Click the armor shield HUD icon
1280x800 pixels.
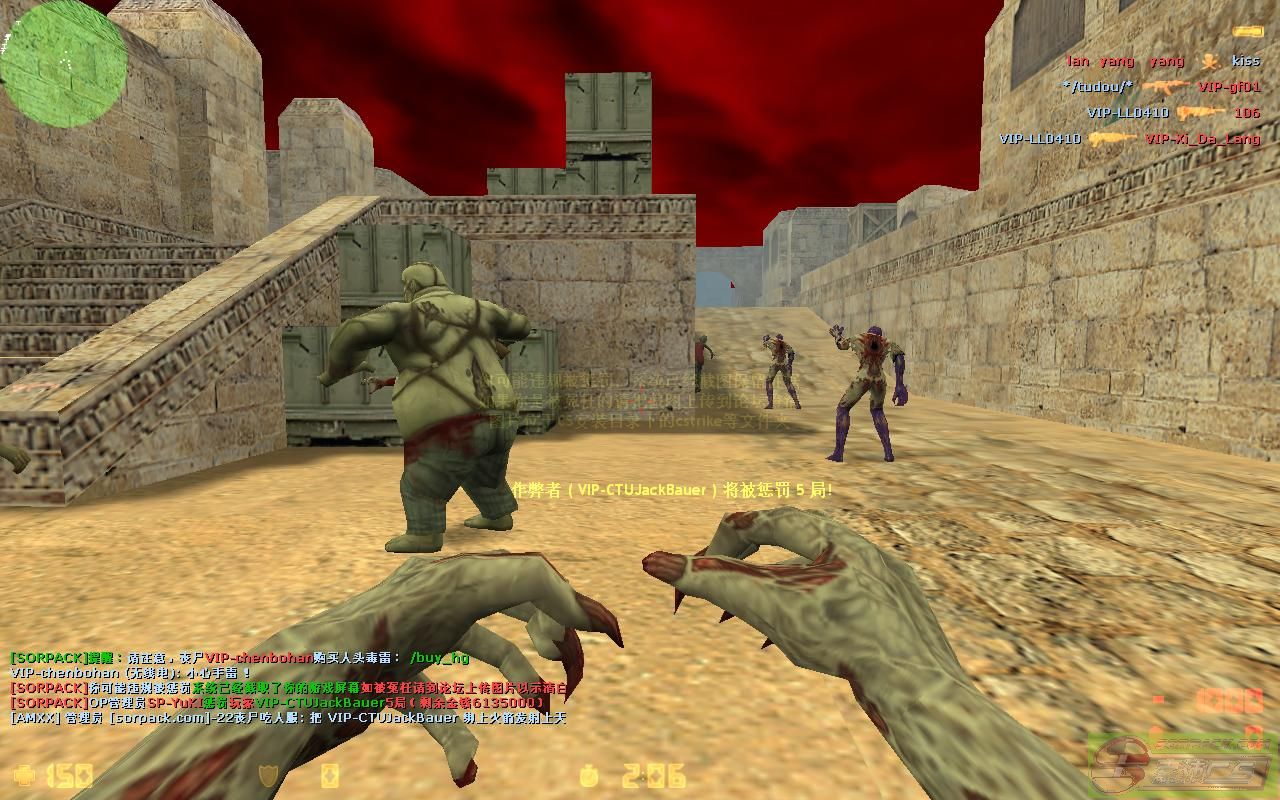point(268,774)
